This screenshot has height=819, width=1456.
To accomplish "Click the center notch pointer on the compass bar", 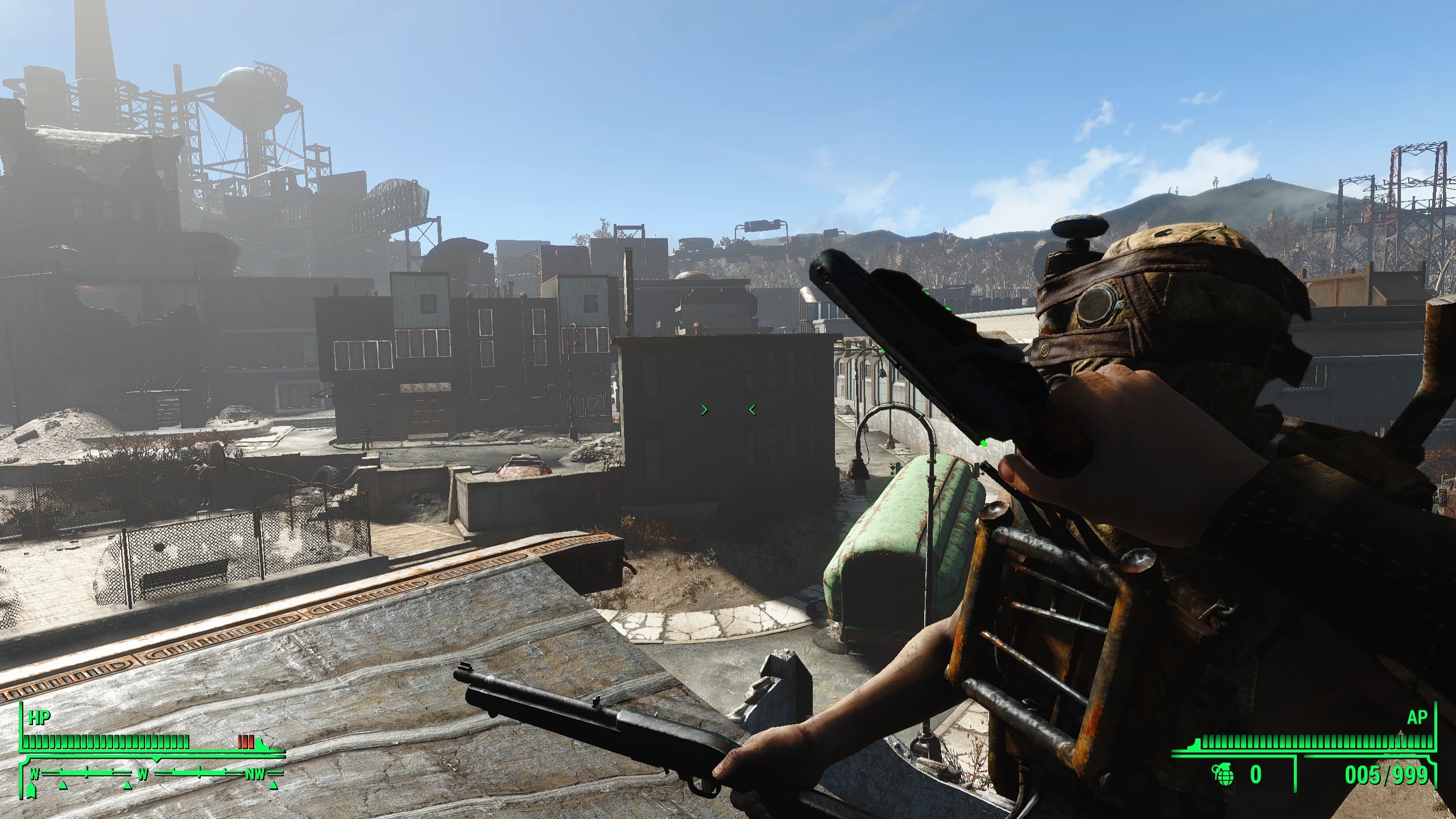I will [156, 759].
